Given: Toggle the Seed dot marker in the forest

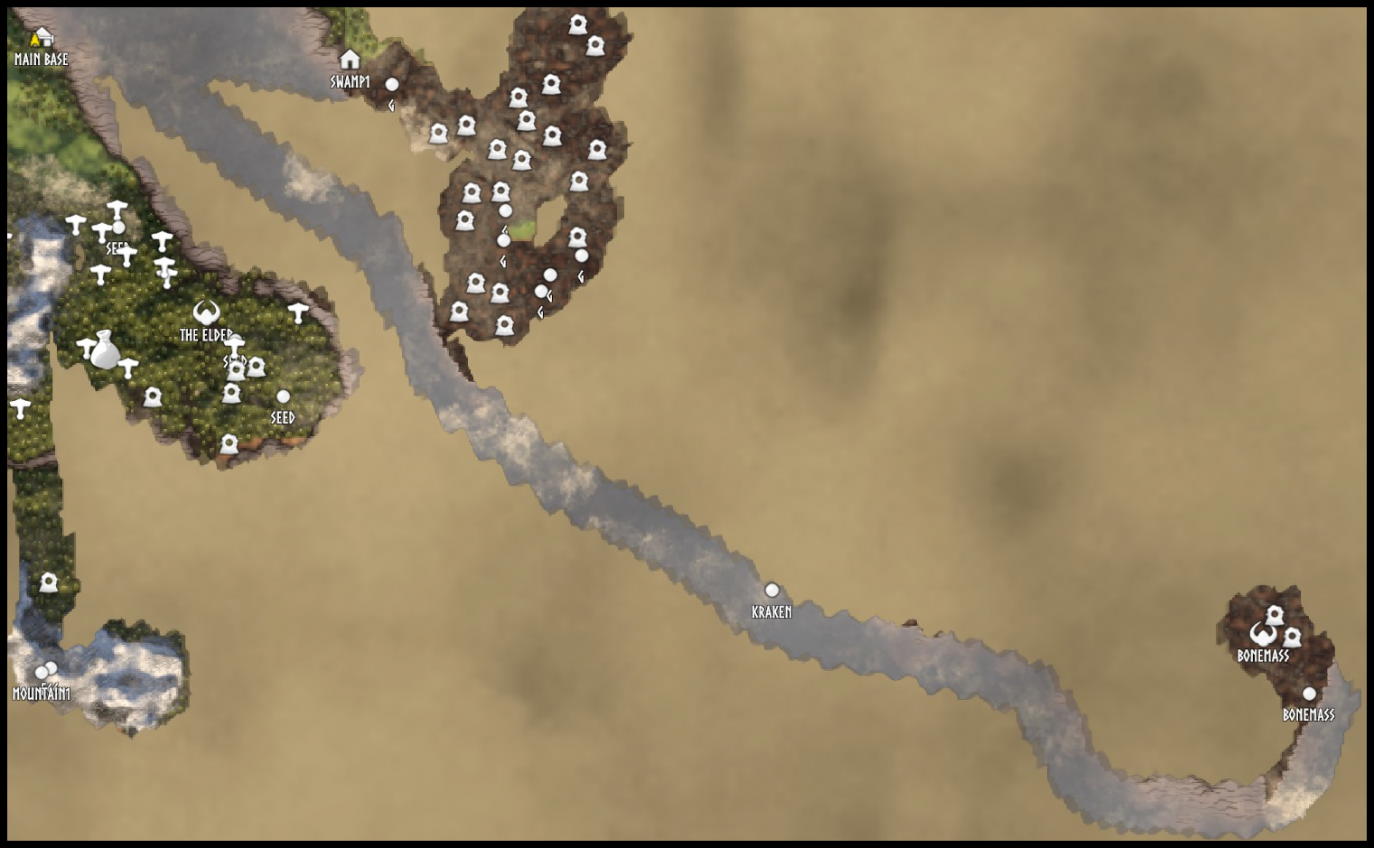Looking at the screenshot, I should coord(284,395).
